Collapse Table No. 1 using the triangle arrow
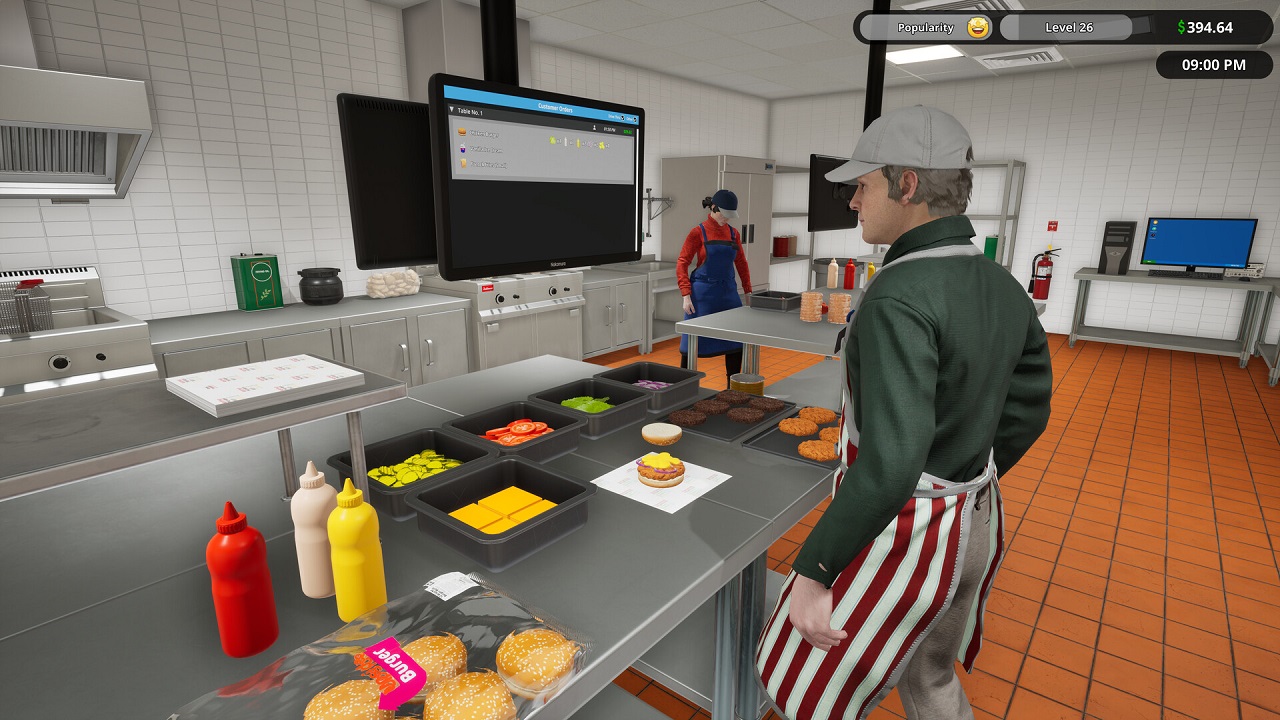 click(451, 109)
